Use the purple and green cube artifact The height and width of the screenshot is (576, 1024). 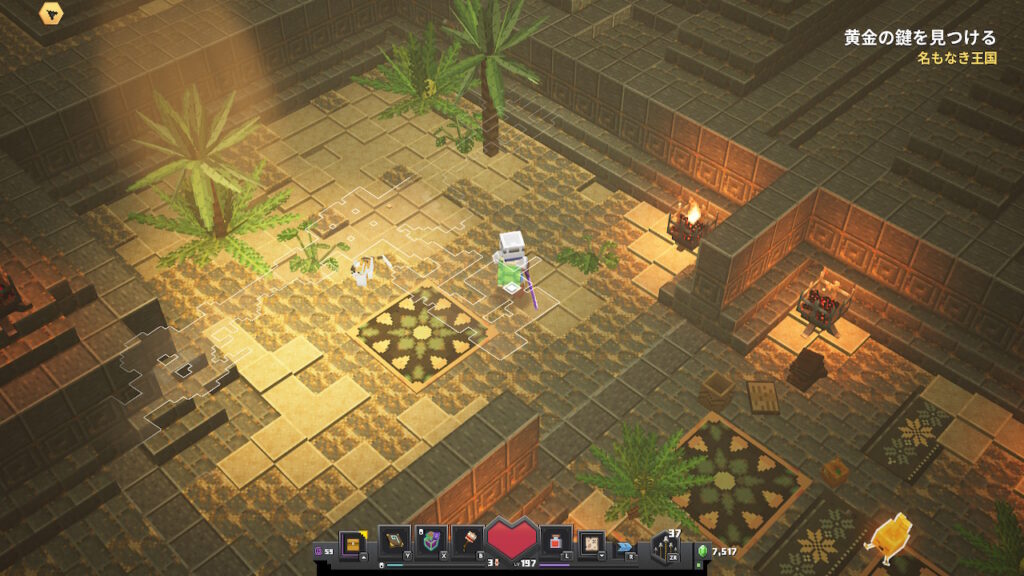point(430,542)
